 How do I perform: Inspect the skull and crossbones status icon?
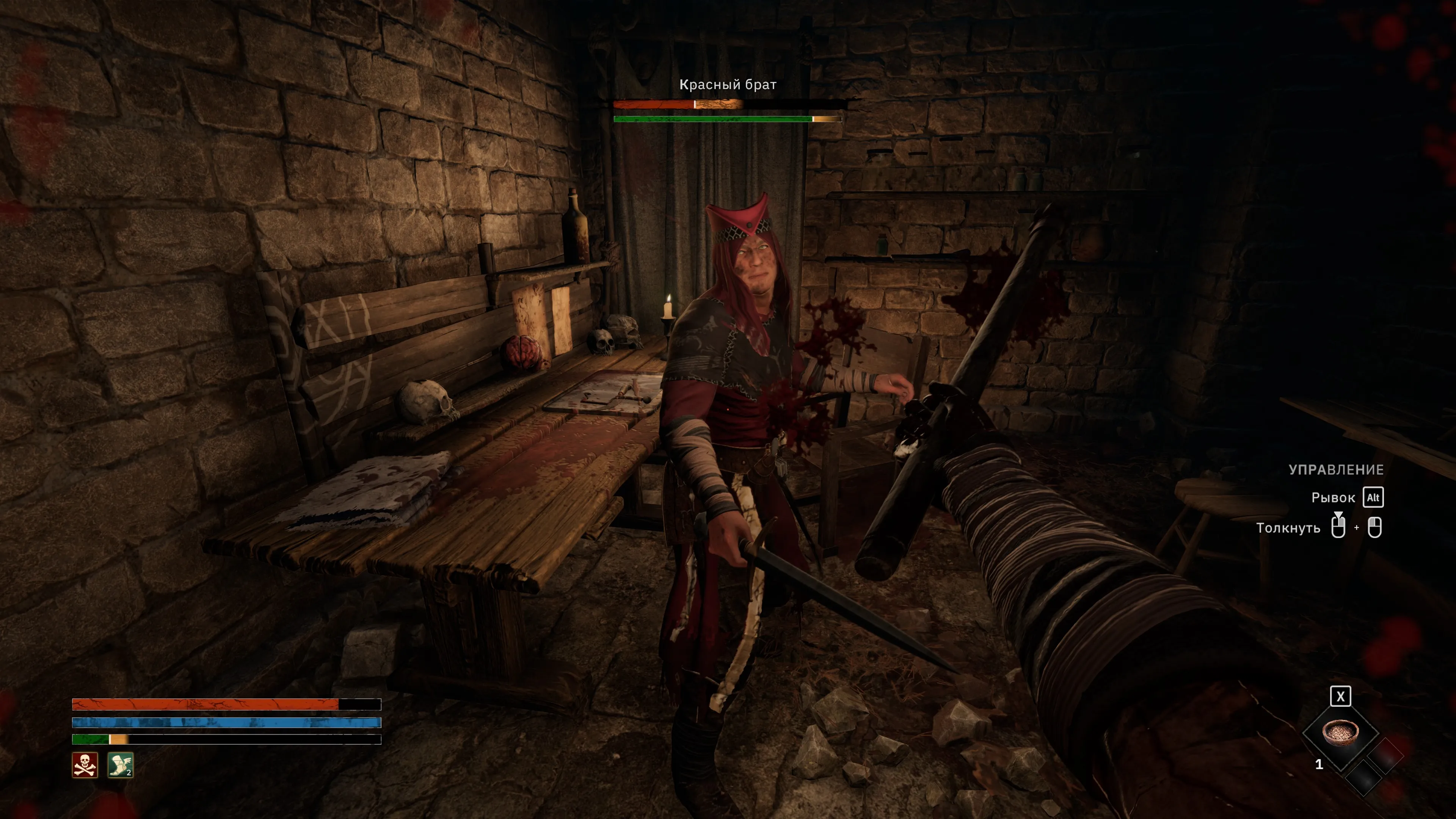pyautogui.click(x=85, y=765)
